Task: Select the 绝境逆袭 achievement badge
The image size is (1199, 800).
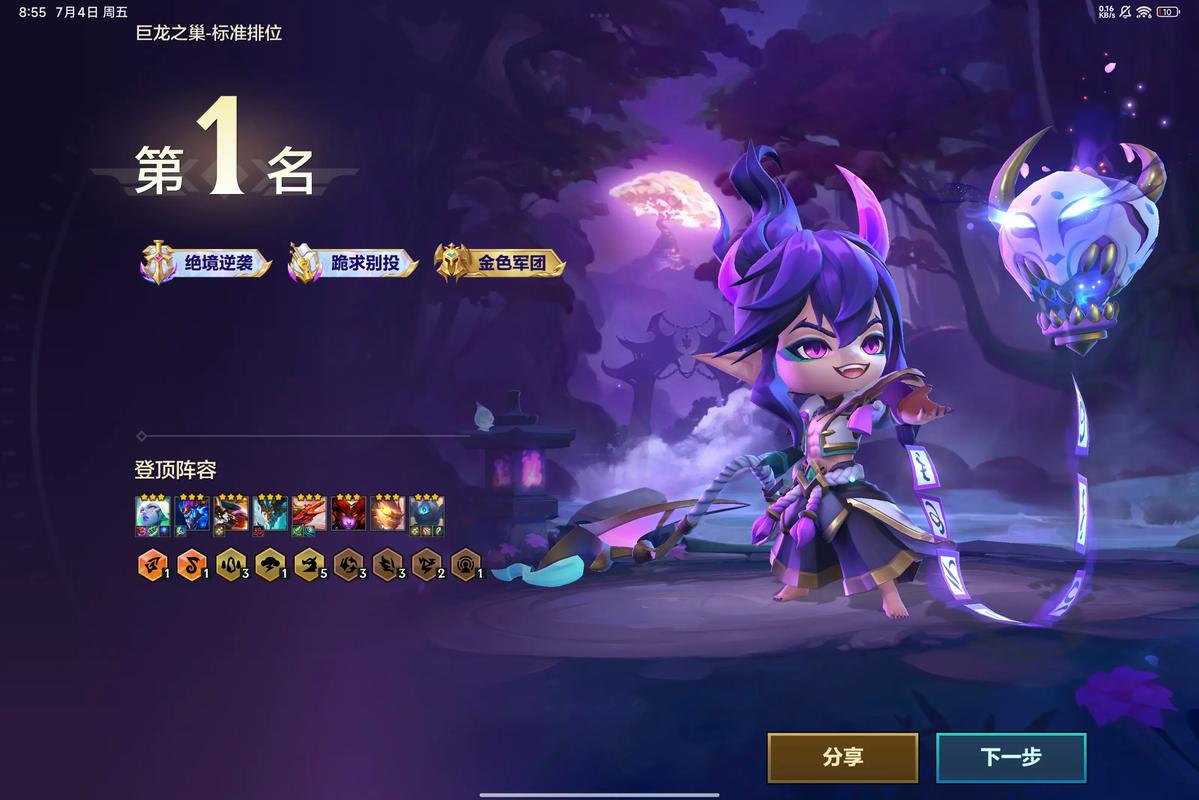Action: click(x=206, y=263)
